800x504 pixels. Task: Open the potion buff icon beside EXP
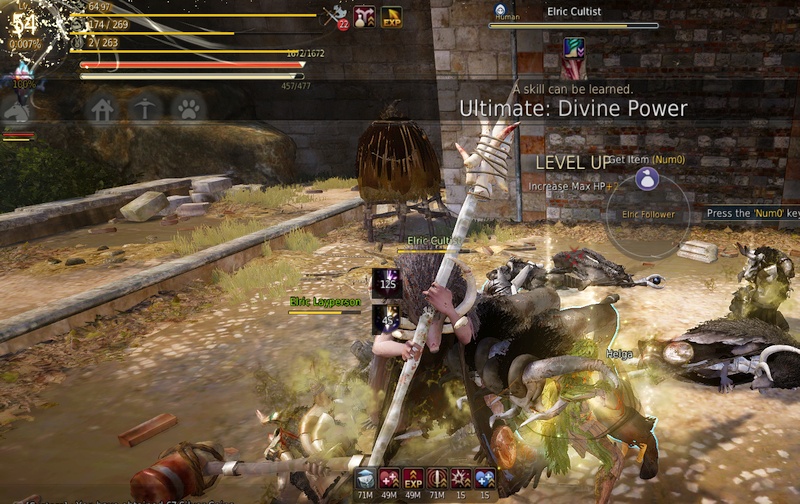coord(364,16)
